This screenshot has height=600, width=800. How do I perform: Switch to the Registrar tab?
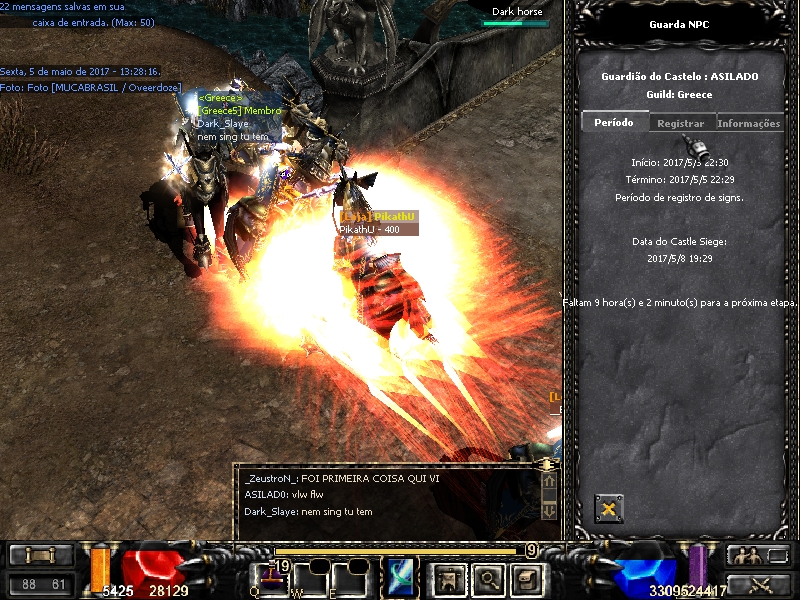tap(680, 123)
